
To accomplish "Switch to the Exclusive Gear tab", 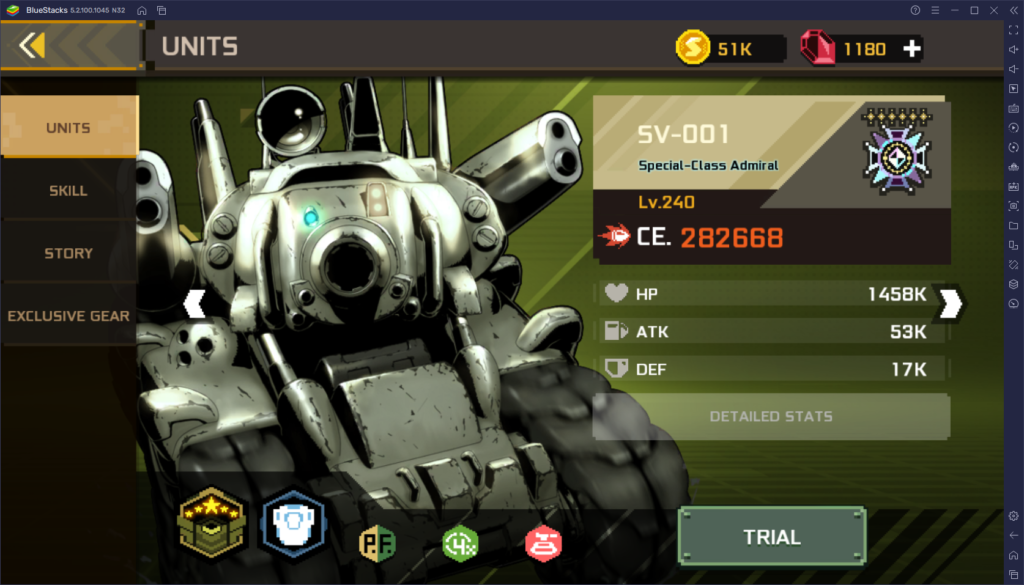I will click(68, 316).
